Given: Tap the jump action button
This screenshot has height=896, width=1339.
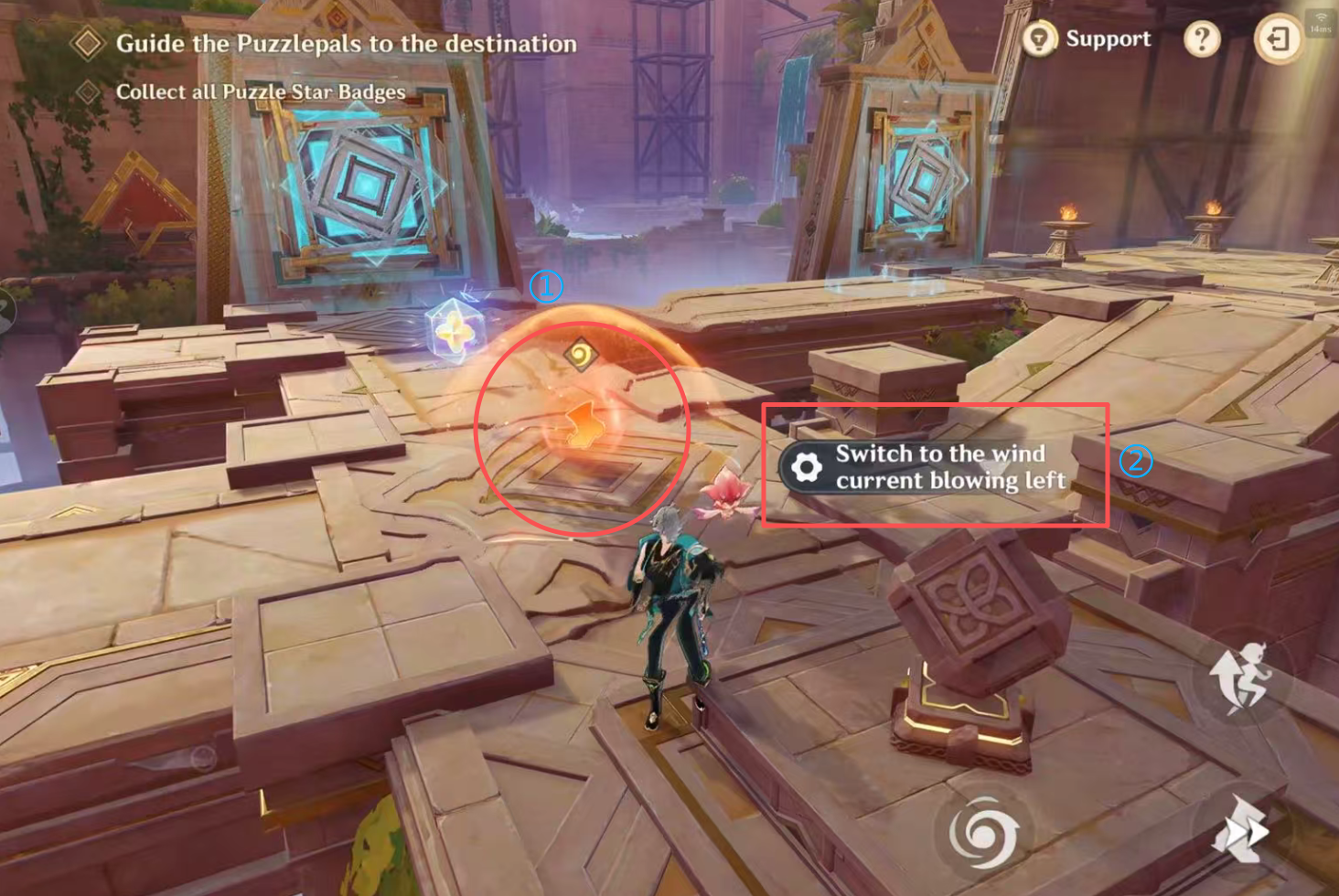Looking at the screenshot, I should tap(1242, 677).
